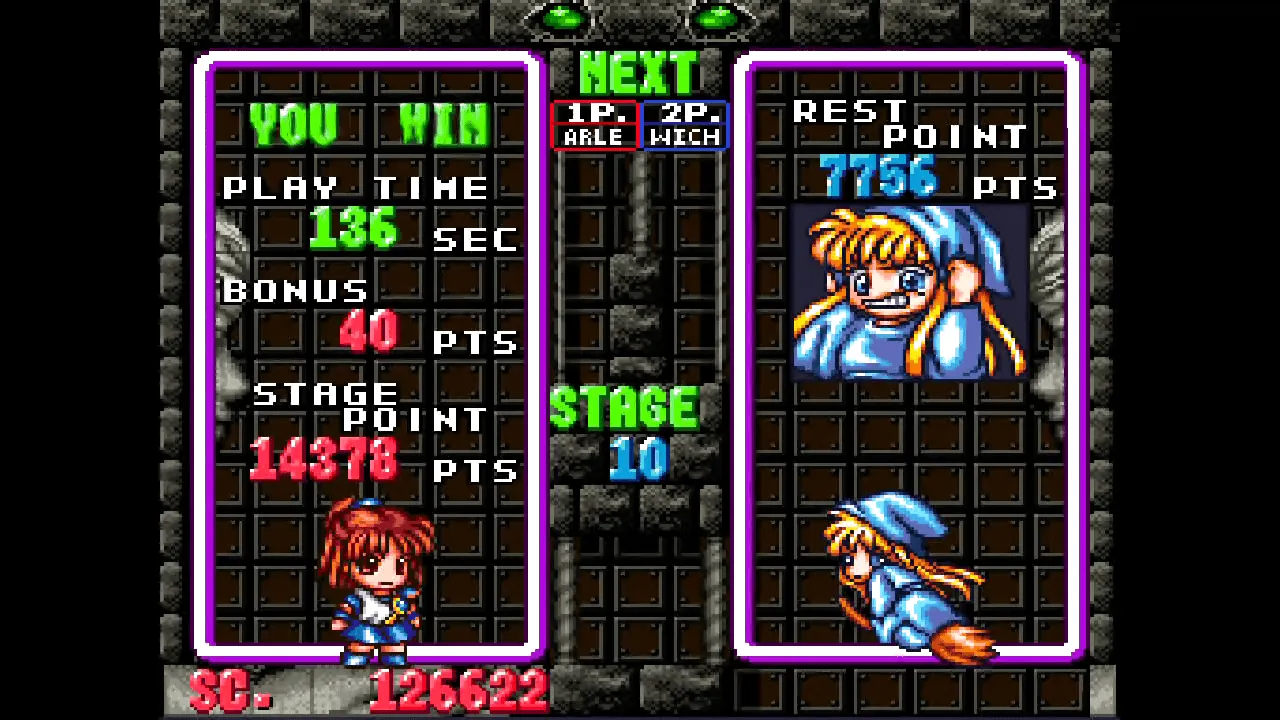Select the 2P. WICH player tab
1280x720 pixels.
[684, 125]
